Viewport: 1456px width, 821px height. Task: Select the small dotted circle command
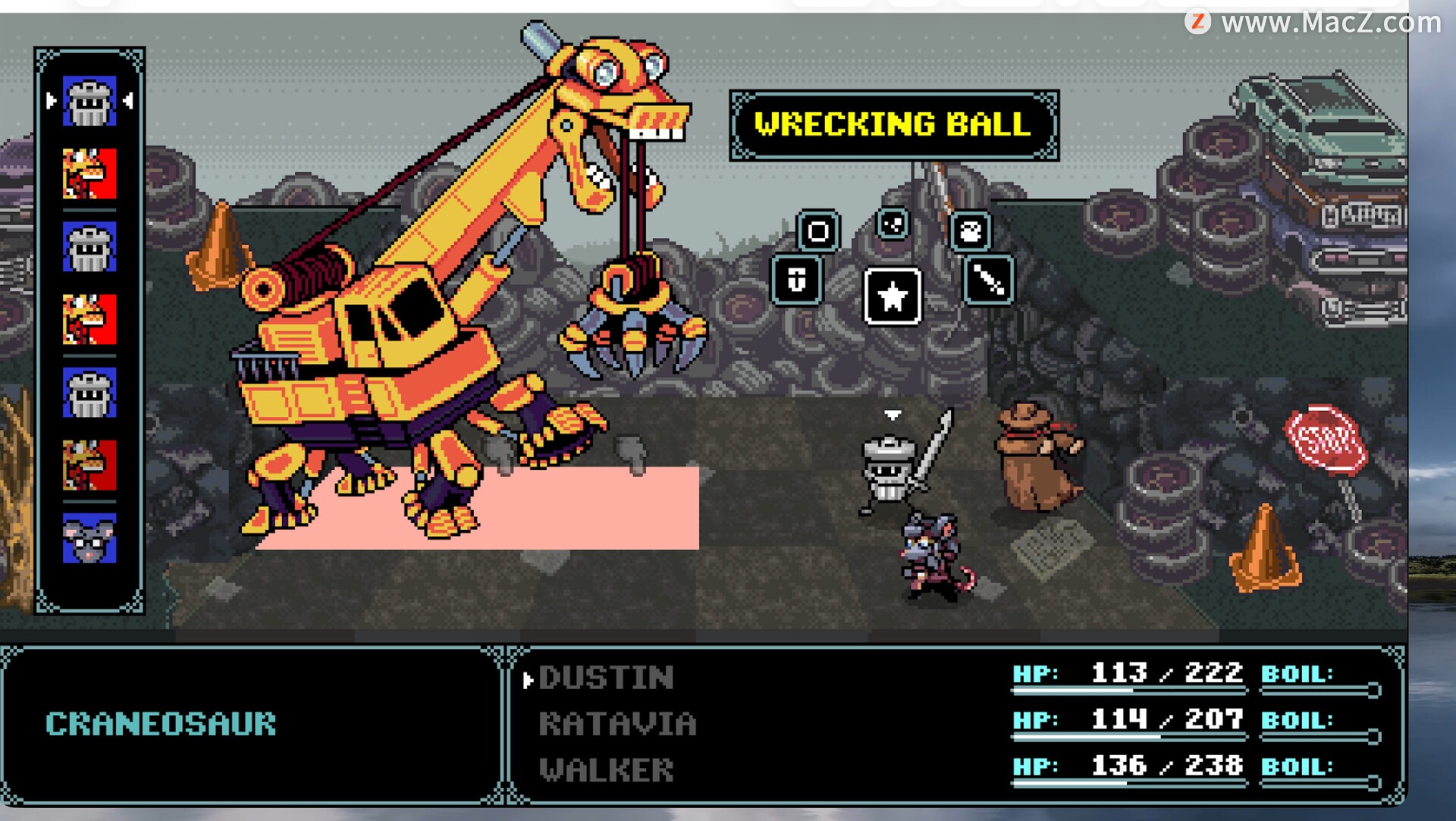(x=893, y=224)
